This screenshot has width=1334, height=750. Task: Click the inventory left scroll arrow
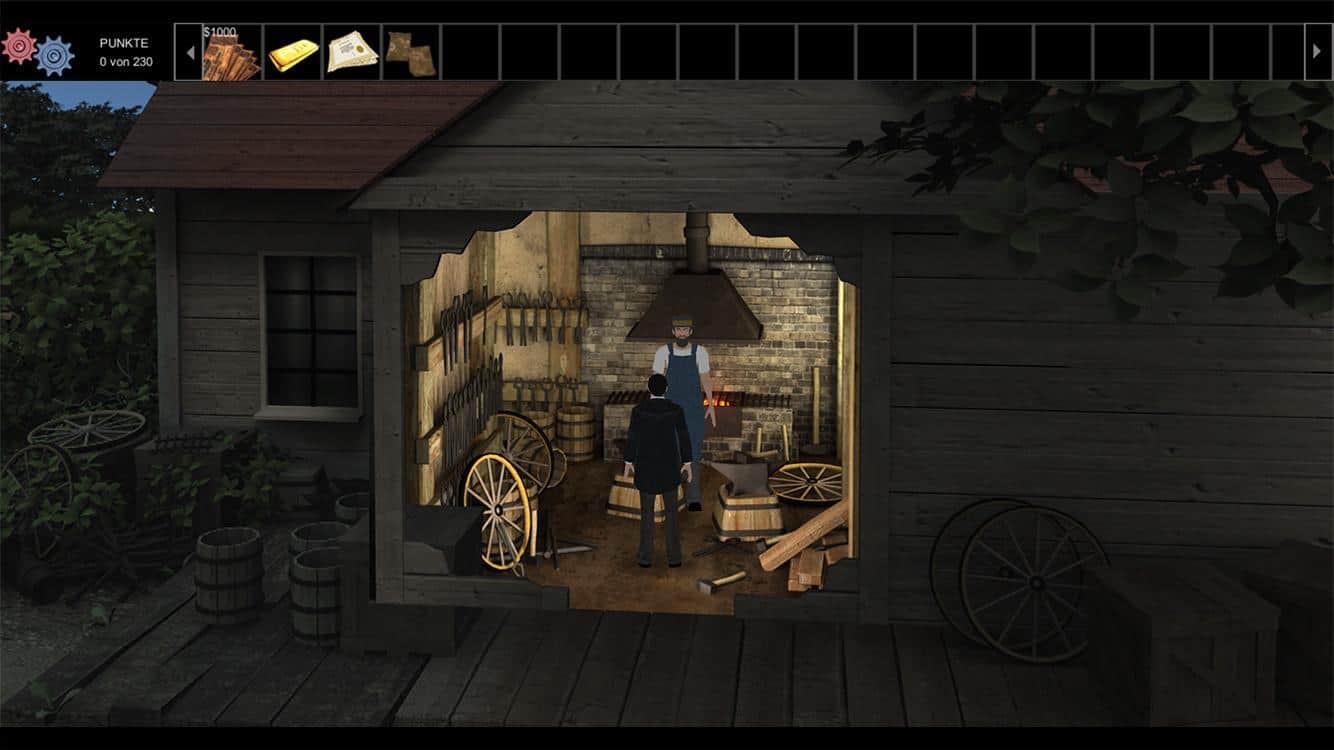coord(189,52)
